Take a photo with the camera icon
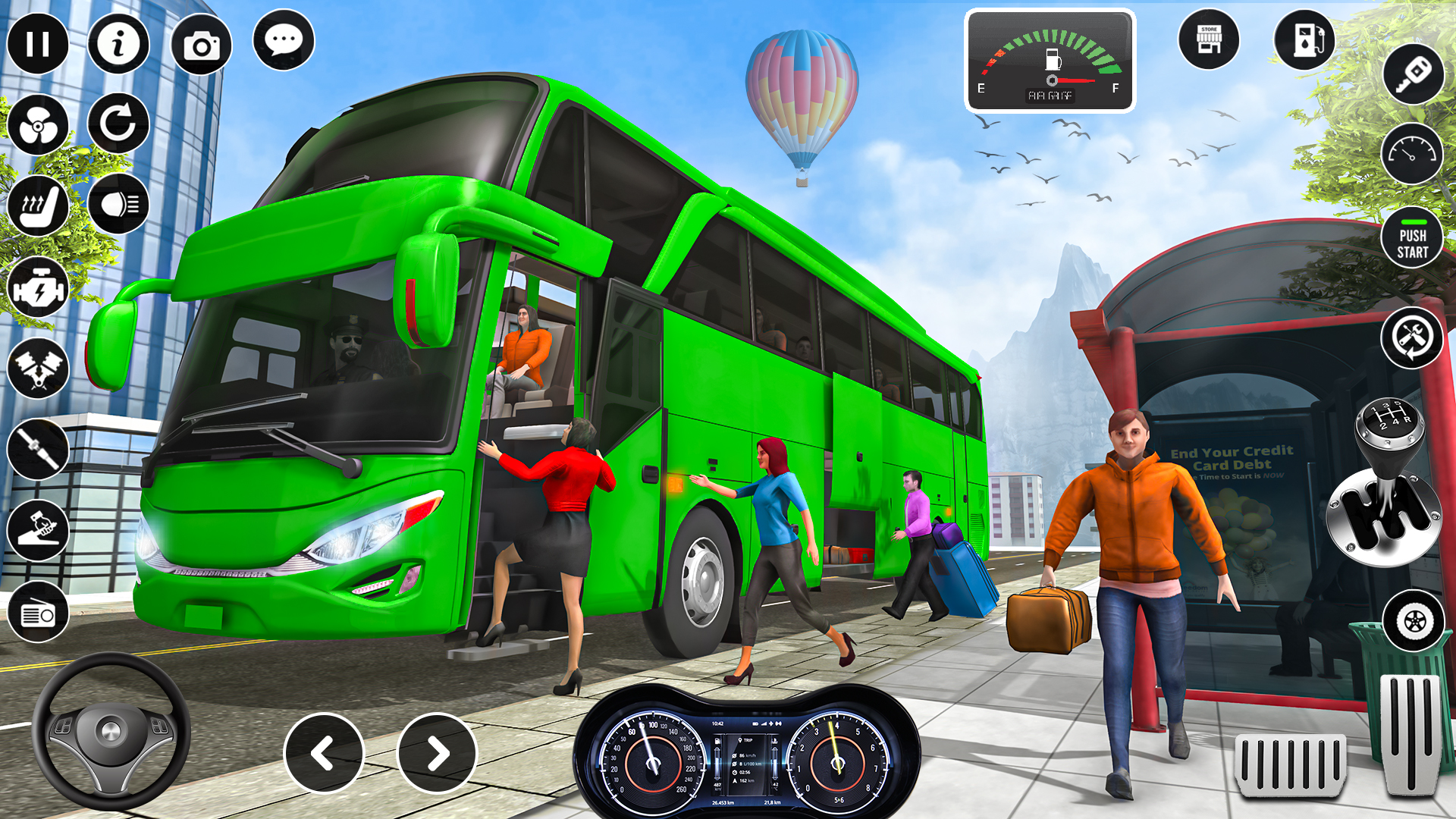This screenshot has height=819, width=1456. 201,45
